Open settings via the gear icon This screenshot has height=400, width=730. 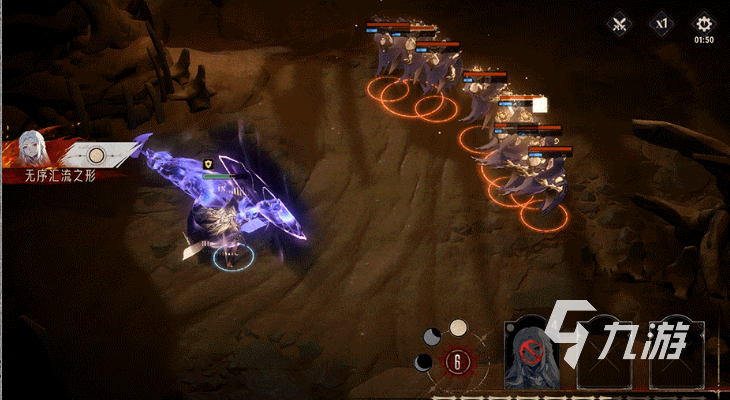click(704, 22)
